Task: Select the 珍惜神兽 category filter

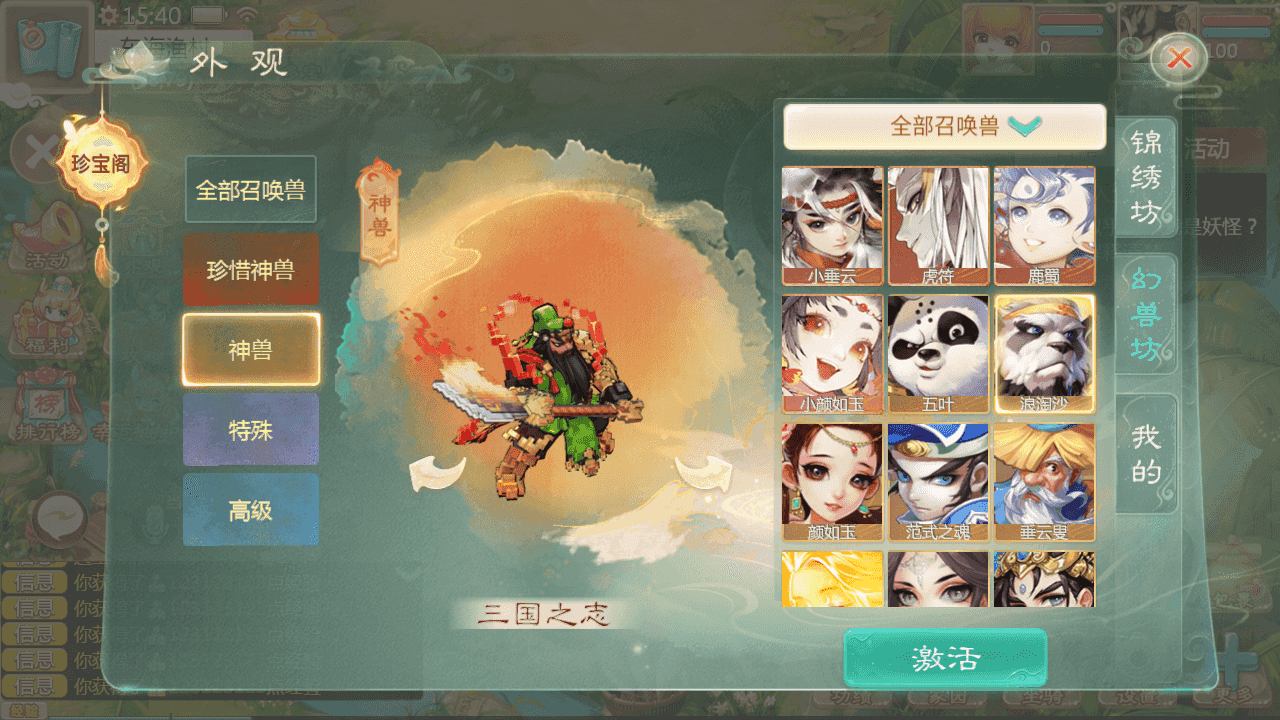Action: tap(250, 269)
